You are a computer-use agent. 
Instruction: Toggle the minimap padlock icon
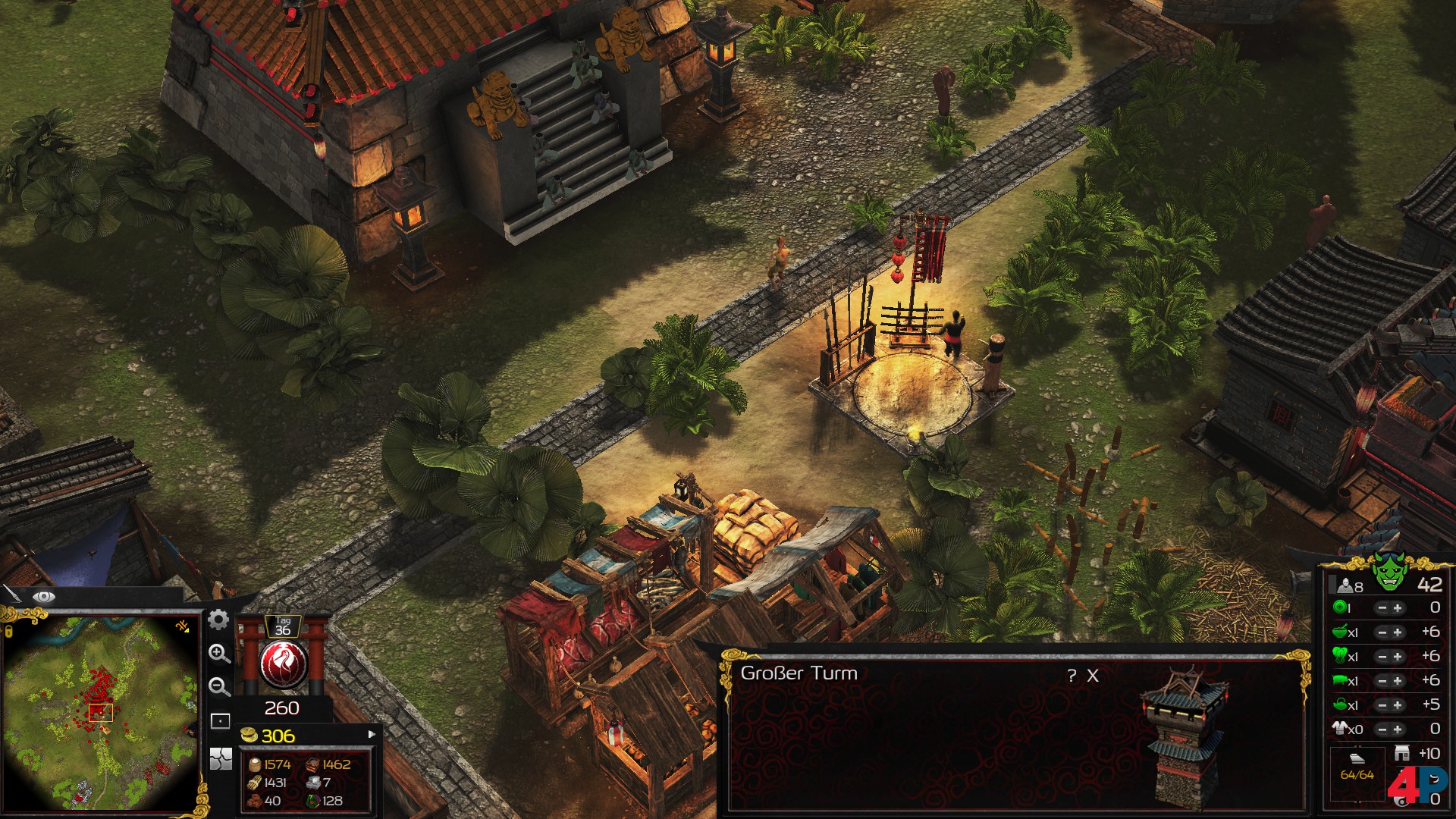pyautogui.click(x=8, y=631)
